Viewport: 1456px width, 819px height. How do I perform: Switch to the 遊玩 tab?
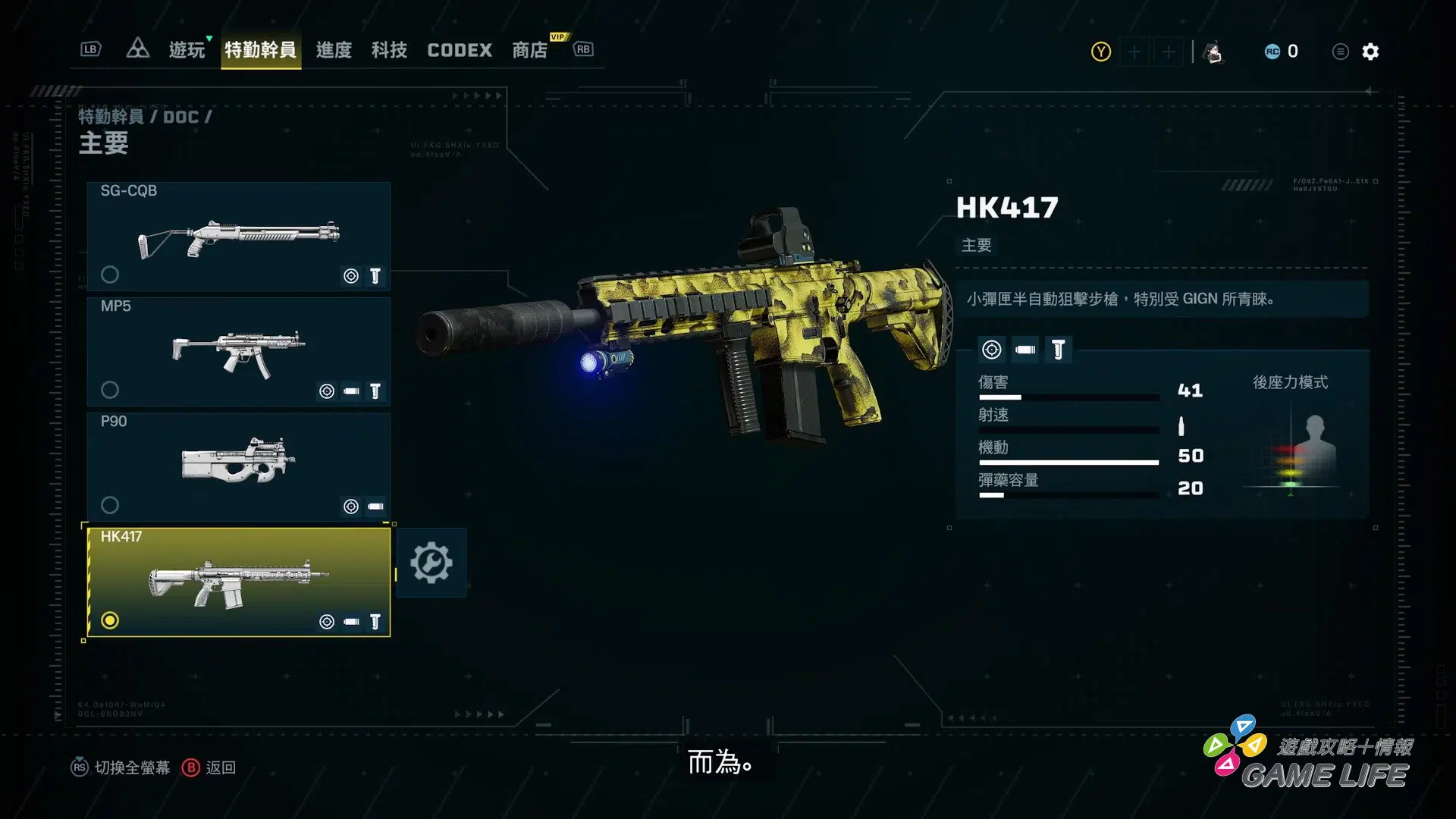pos(187,50)
